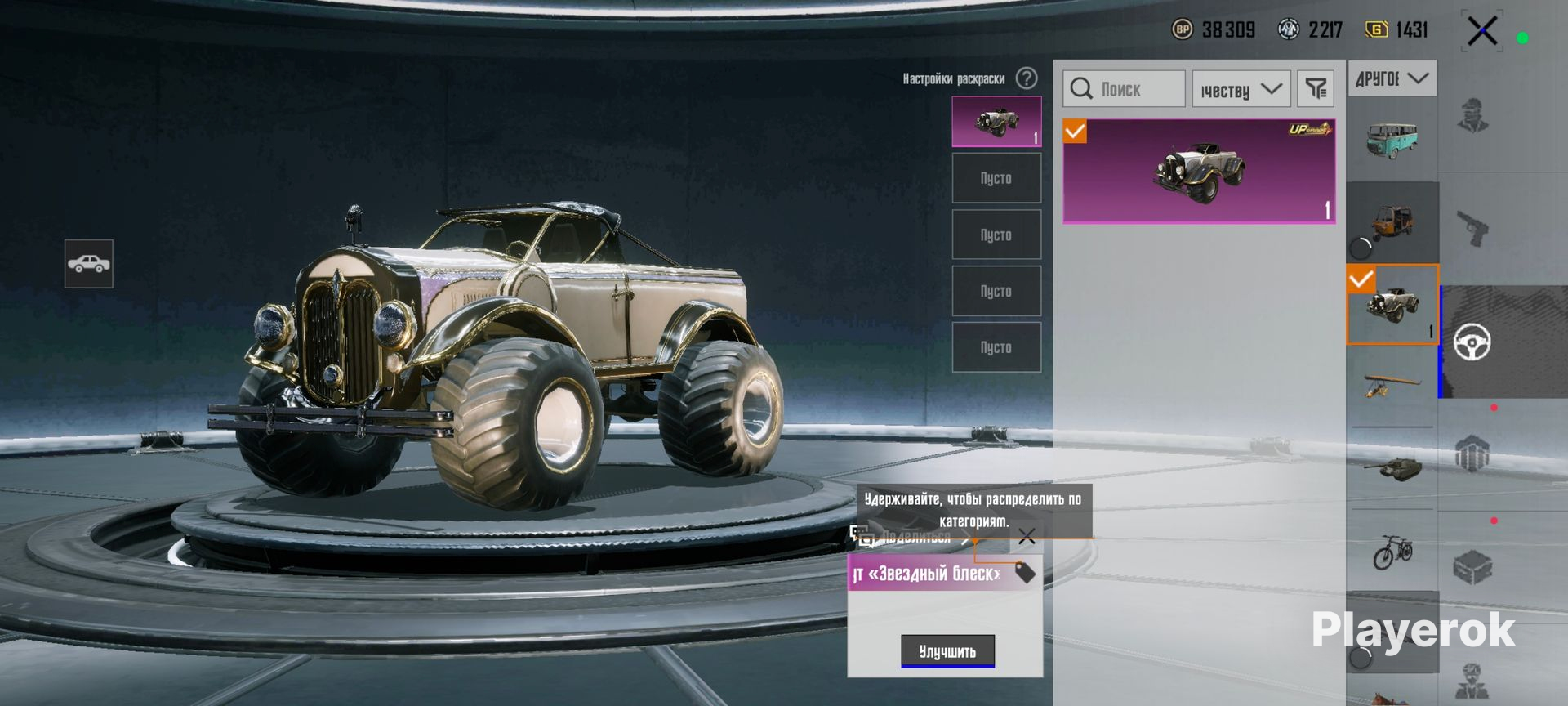Choose the tank vehicle
1568x706 pixels.
pos(1392,467)
